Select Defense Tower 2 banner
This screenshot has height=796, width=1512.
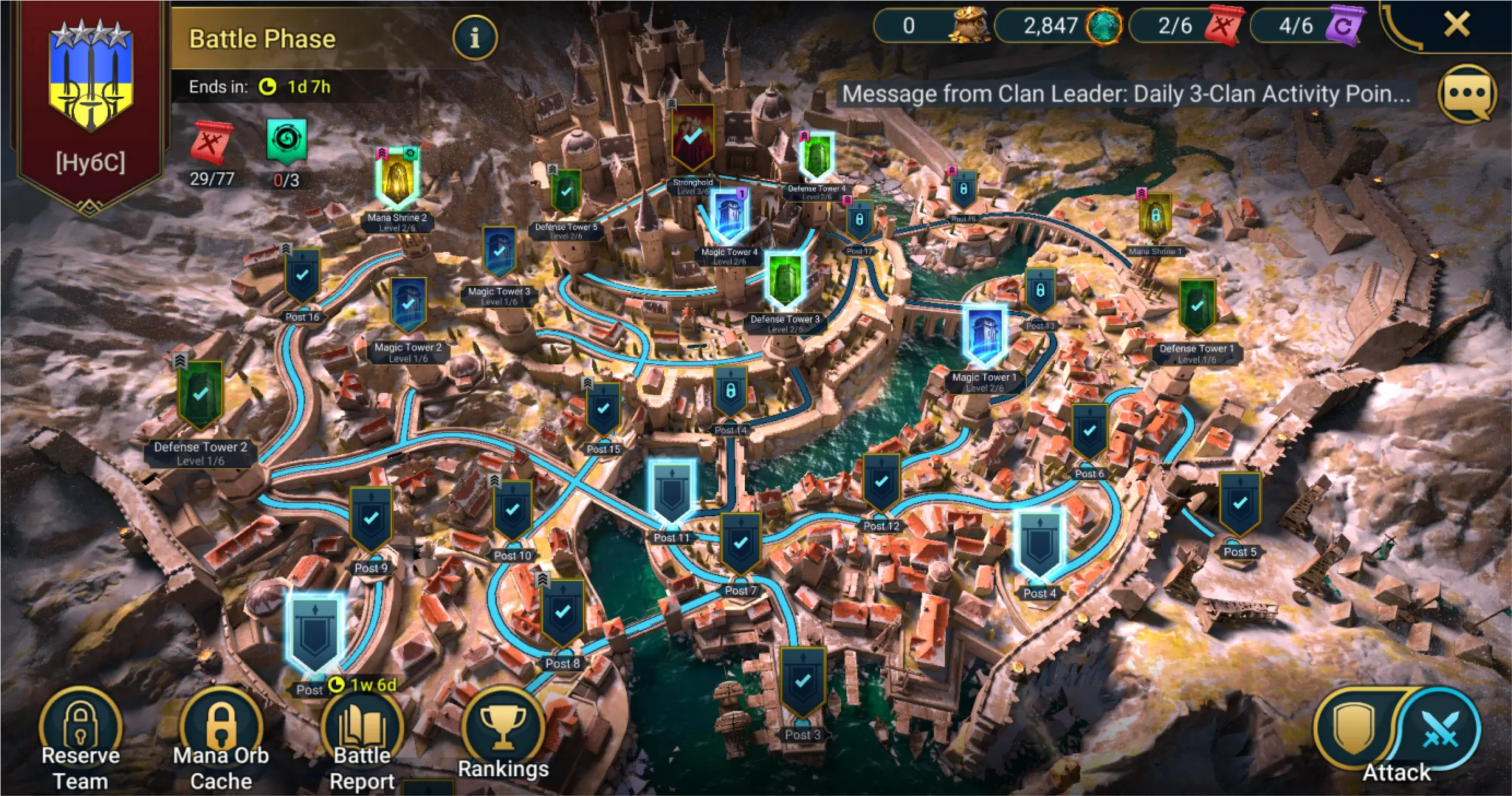click(x=200, y=394)
